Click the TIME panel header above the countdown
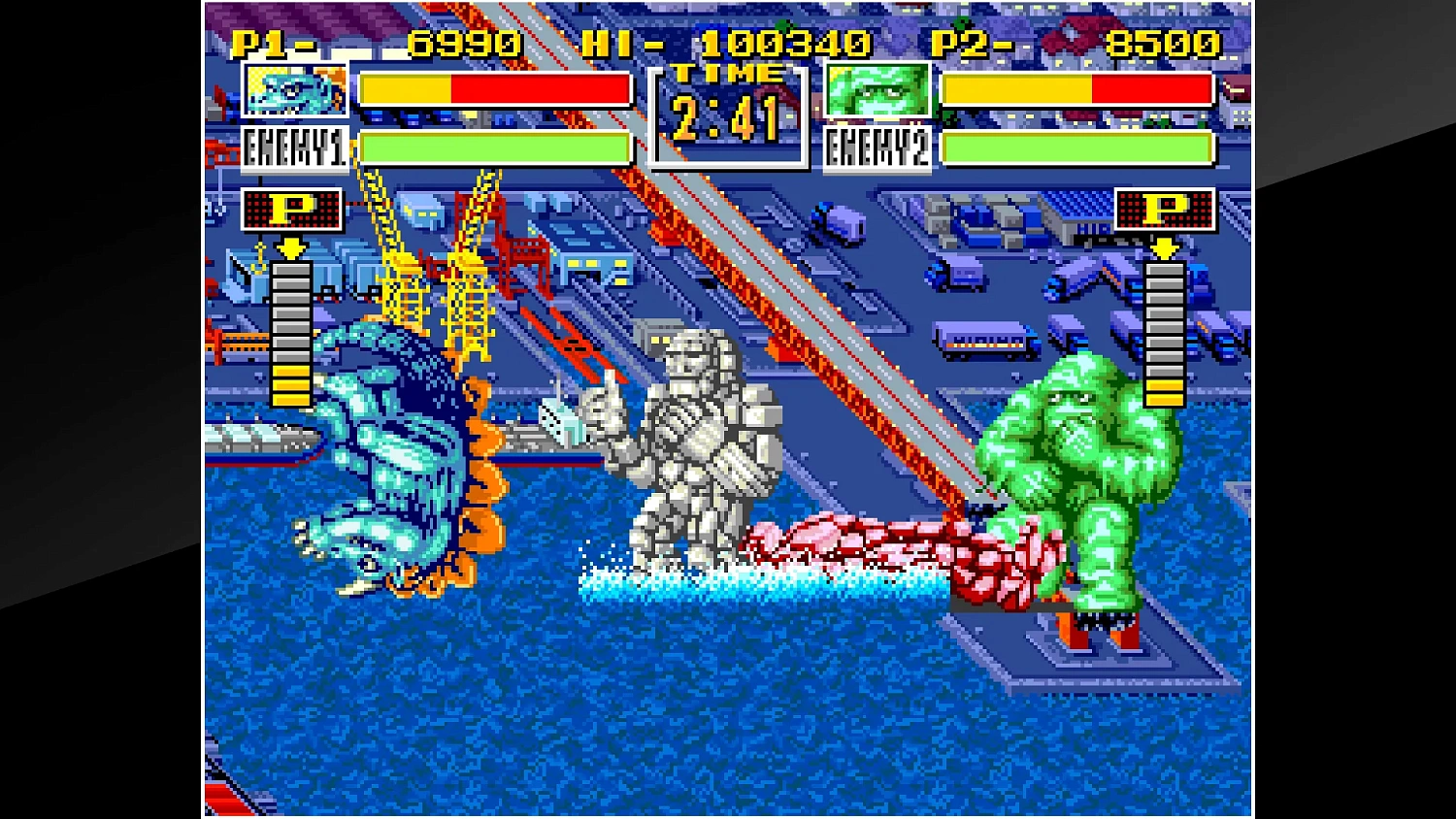The height and width of the screenshot is (819, 1456). click(x=726, y=71)
